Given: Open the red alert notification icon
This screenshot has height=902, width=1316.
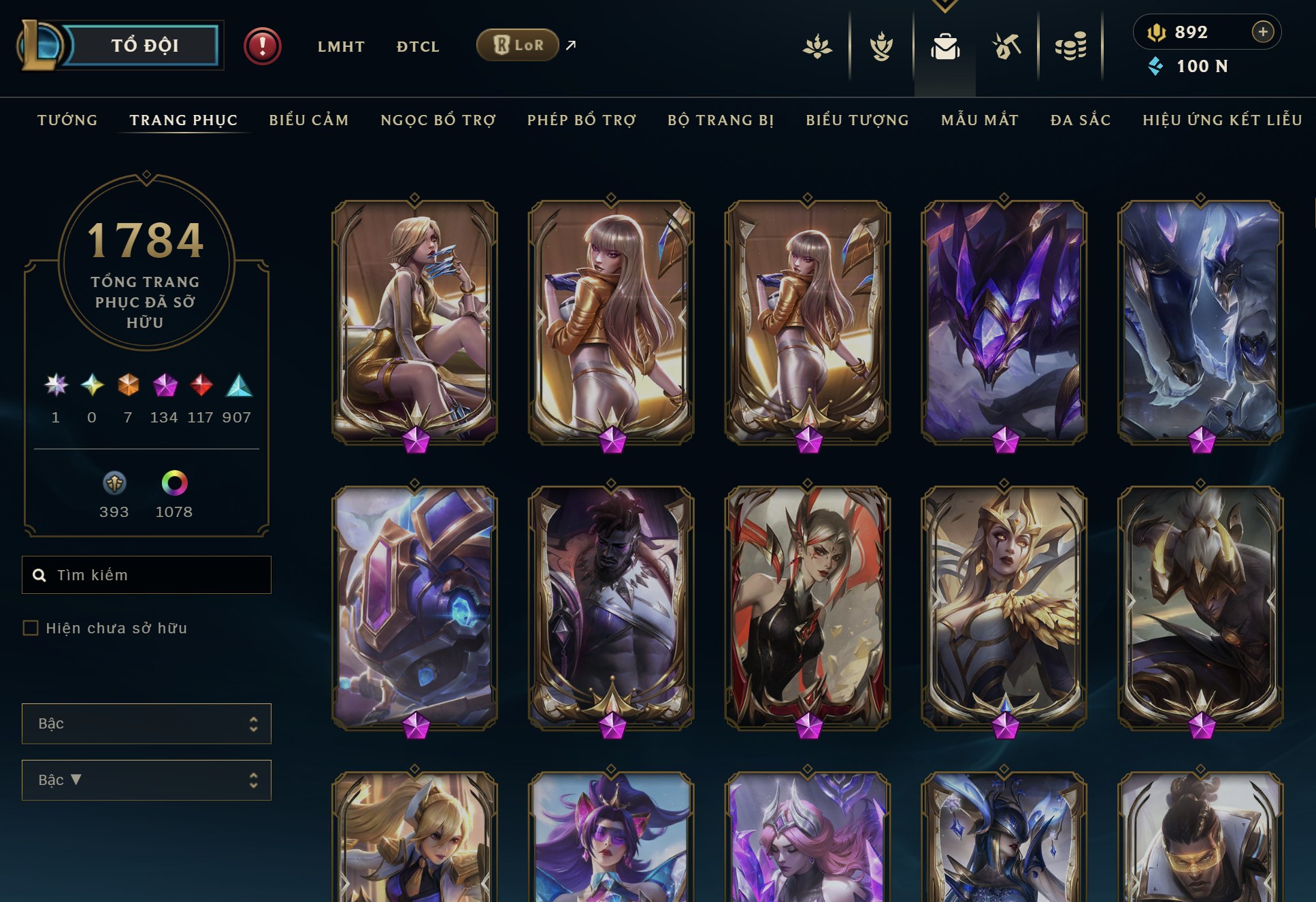Looking at the screenshot, I should point(263,45).
